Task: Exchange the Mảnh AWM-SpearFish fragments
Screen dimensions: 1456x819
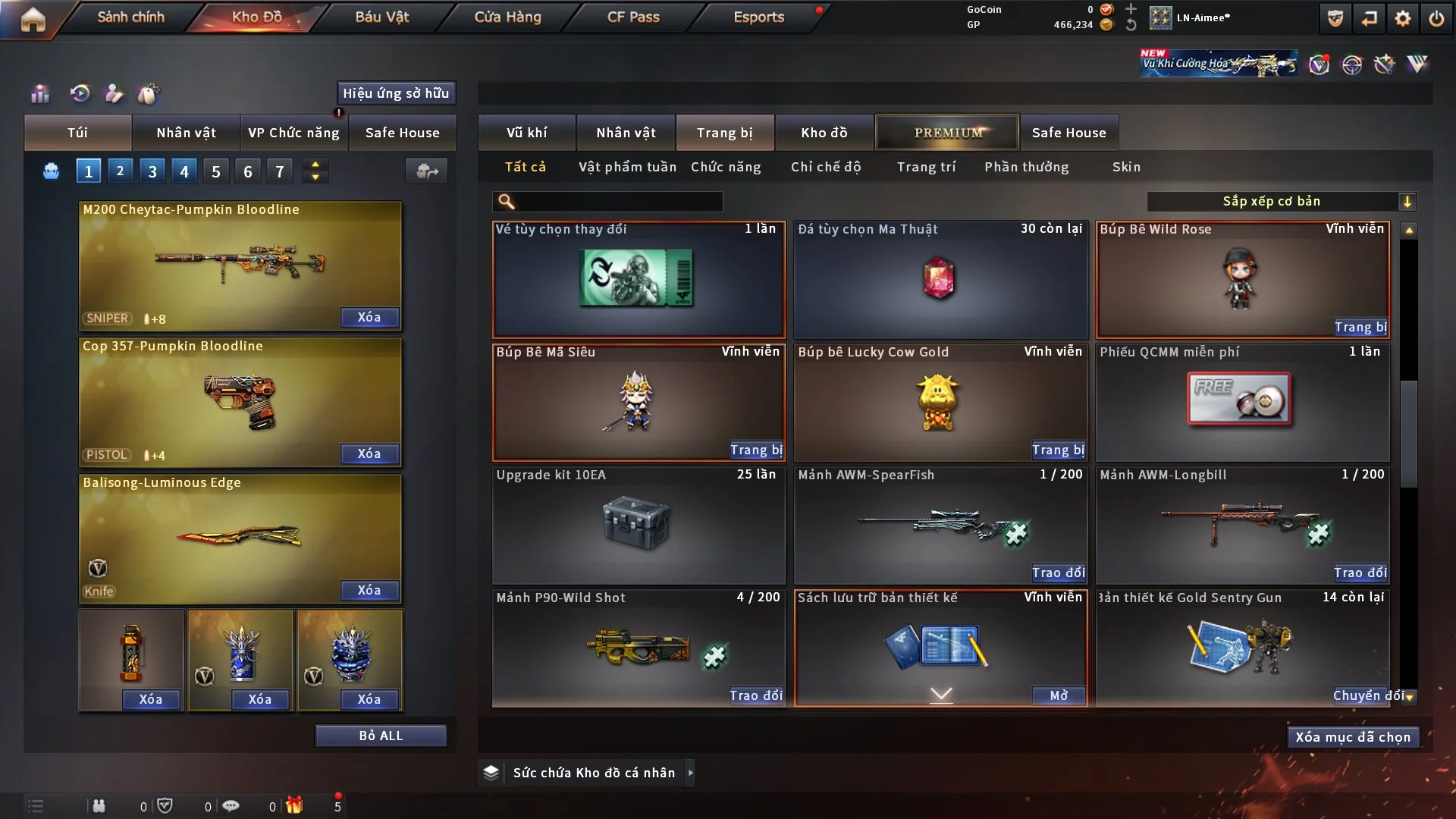Action: 1058,573
